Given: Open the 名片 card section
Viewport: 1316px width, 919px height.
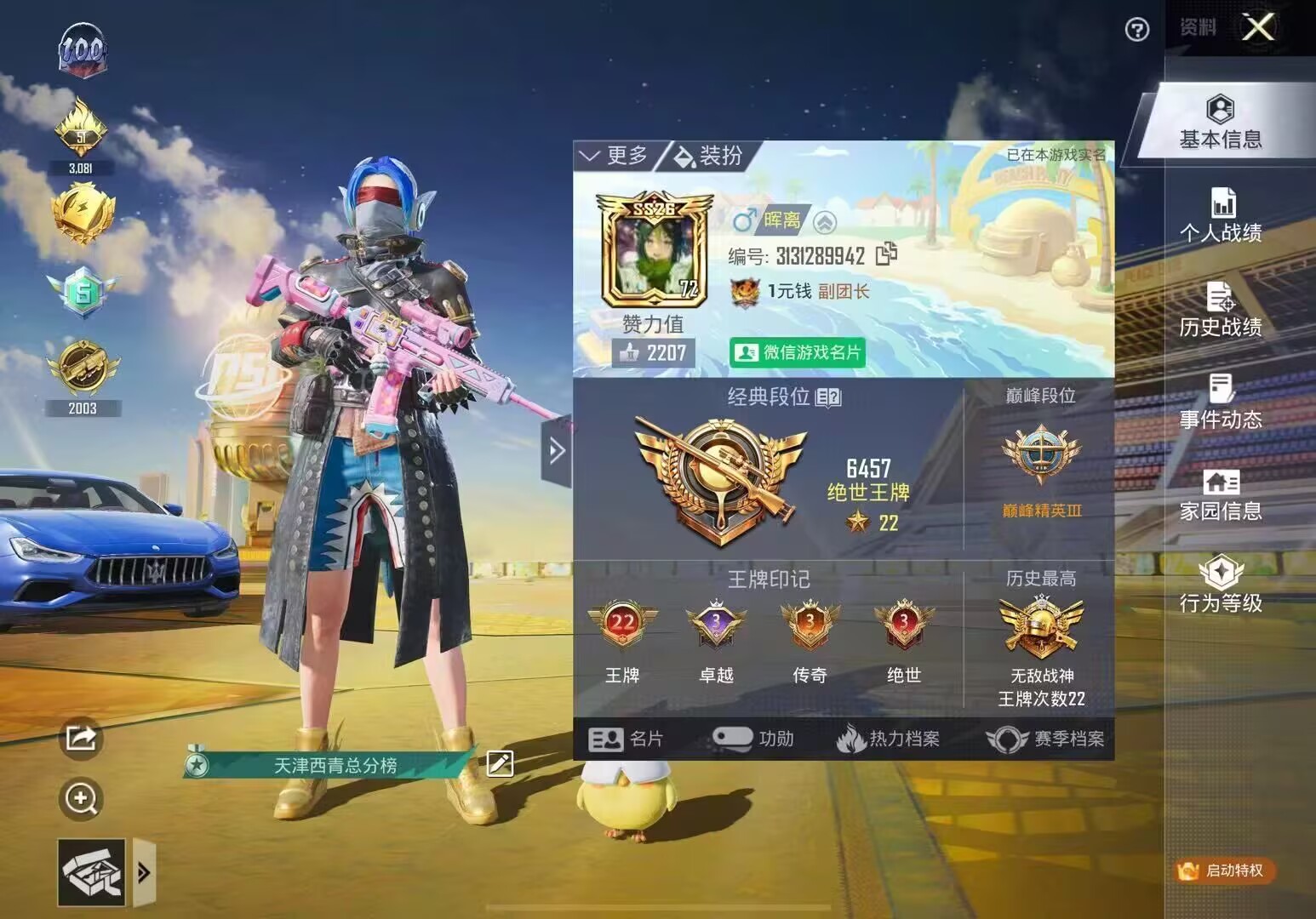Looking at the screenshot, I should [626, 739].
